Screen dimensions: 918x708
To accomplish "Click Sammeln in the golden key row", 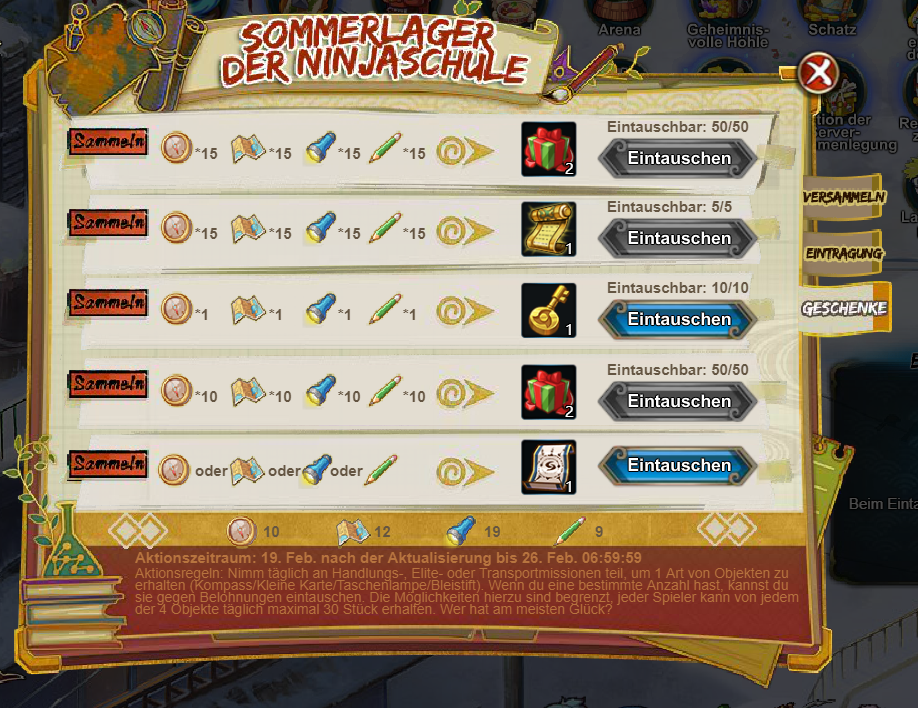I will point(108,302).
